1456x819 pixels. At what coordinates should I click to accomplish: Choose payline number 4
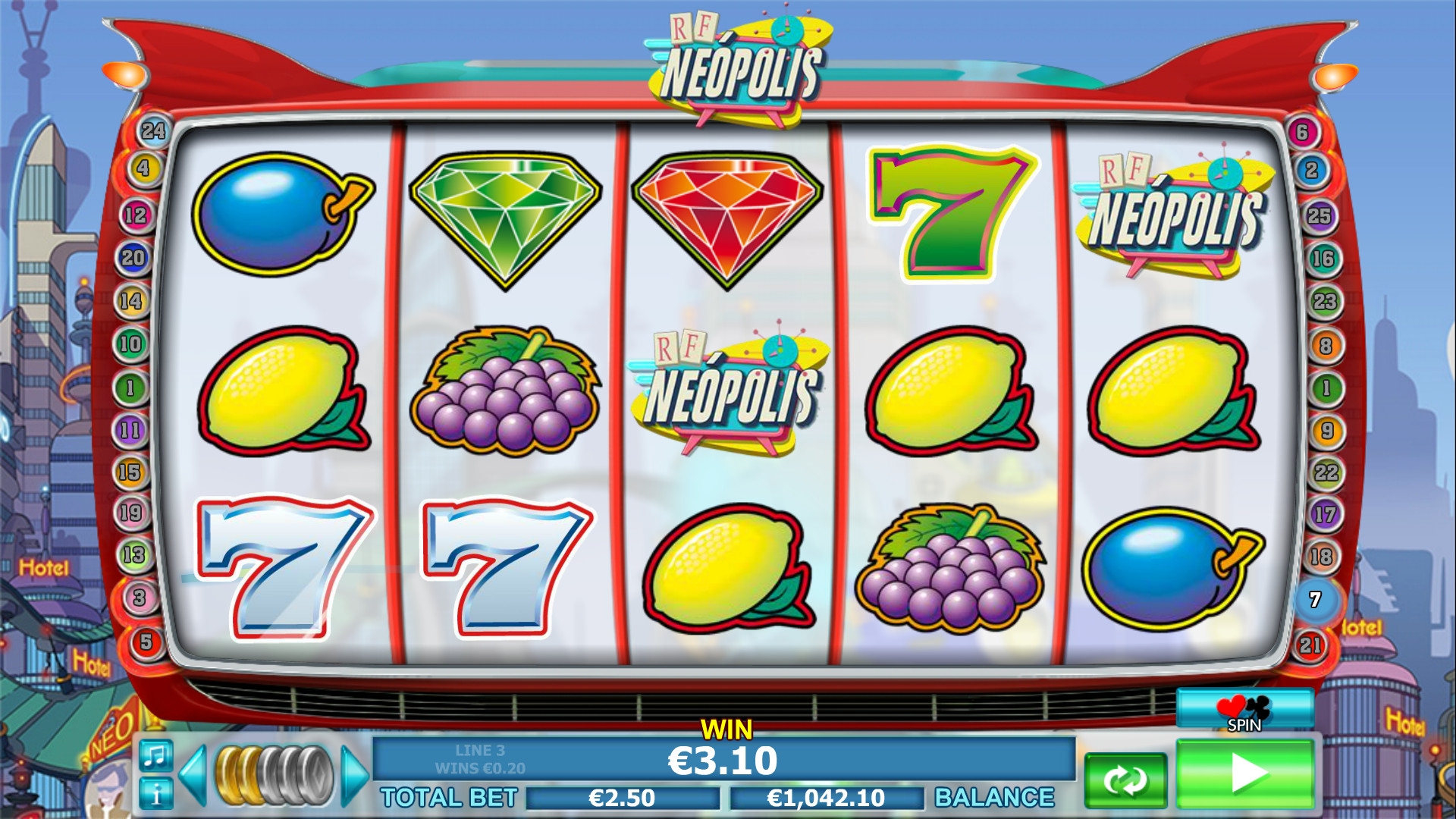143,168
